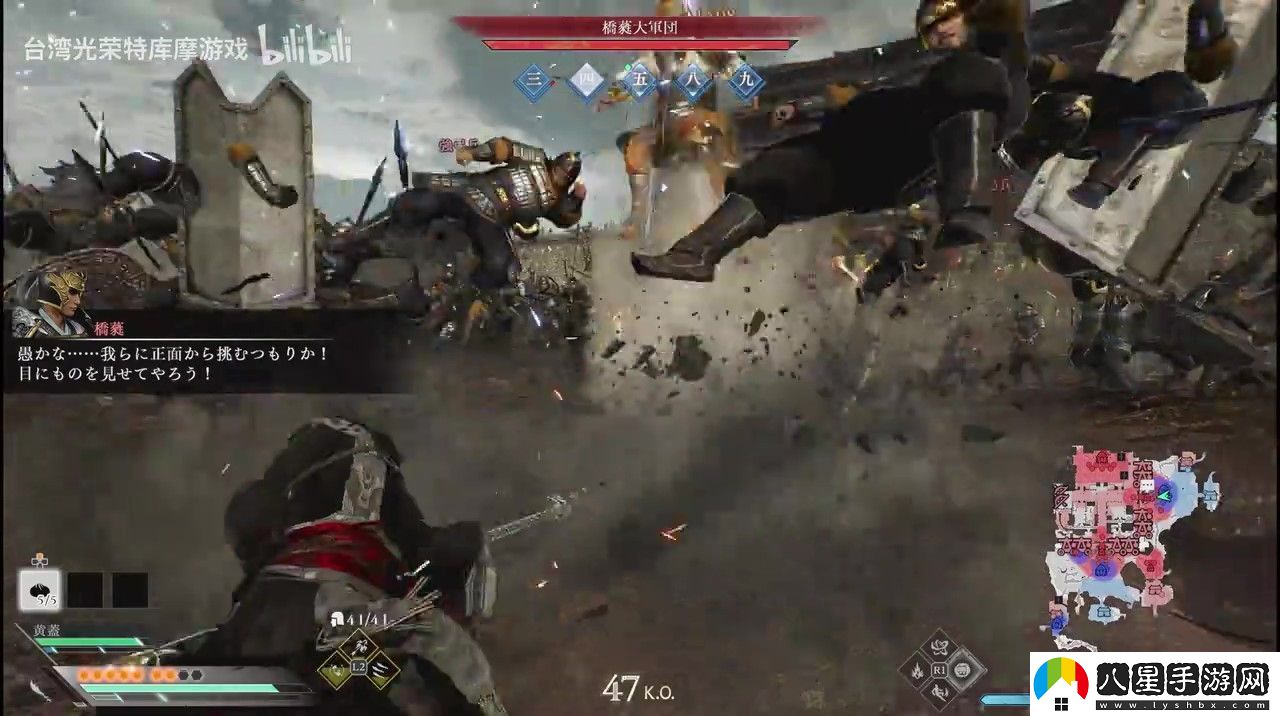Click the 八 diamond marker
Screen dimensions: 1280x716
coord(692,83)
